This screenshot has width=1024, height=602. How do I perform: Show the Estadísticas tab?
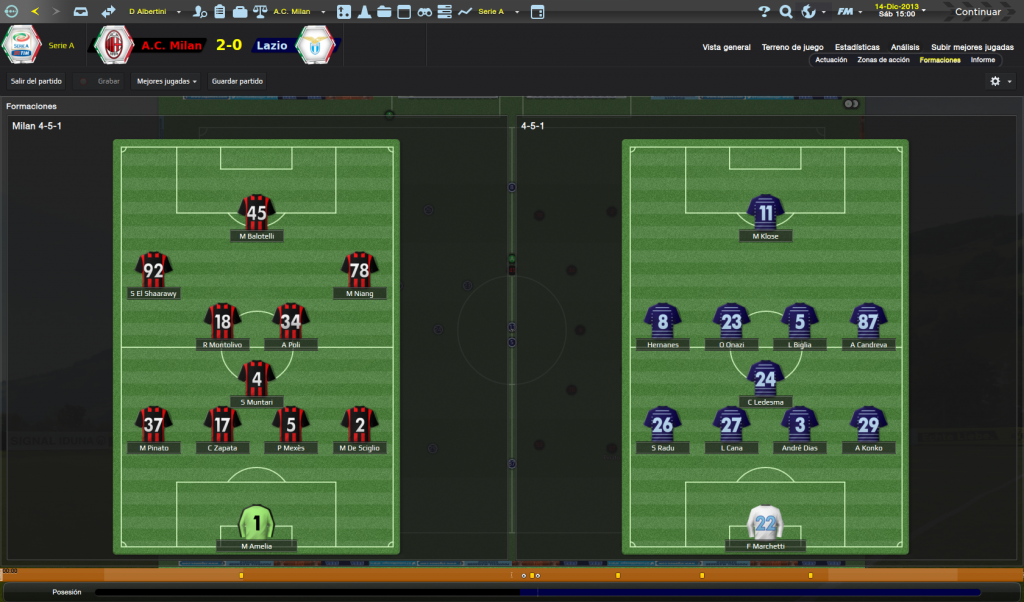(x=857, y=47)
